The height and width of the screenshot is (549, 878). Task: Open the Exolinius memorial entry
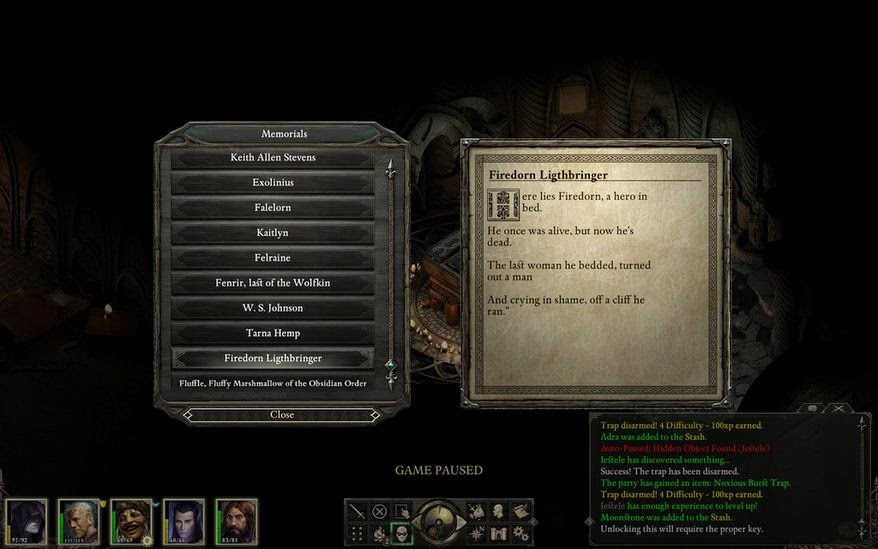tap(273, 183)
